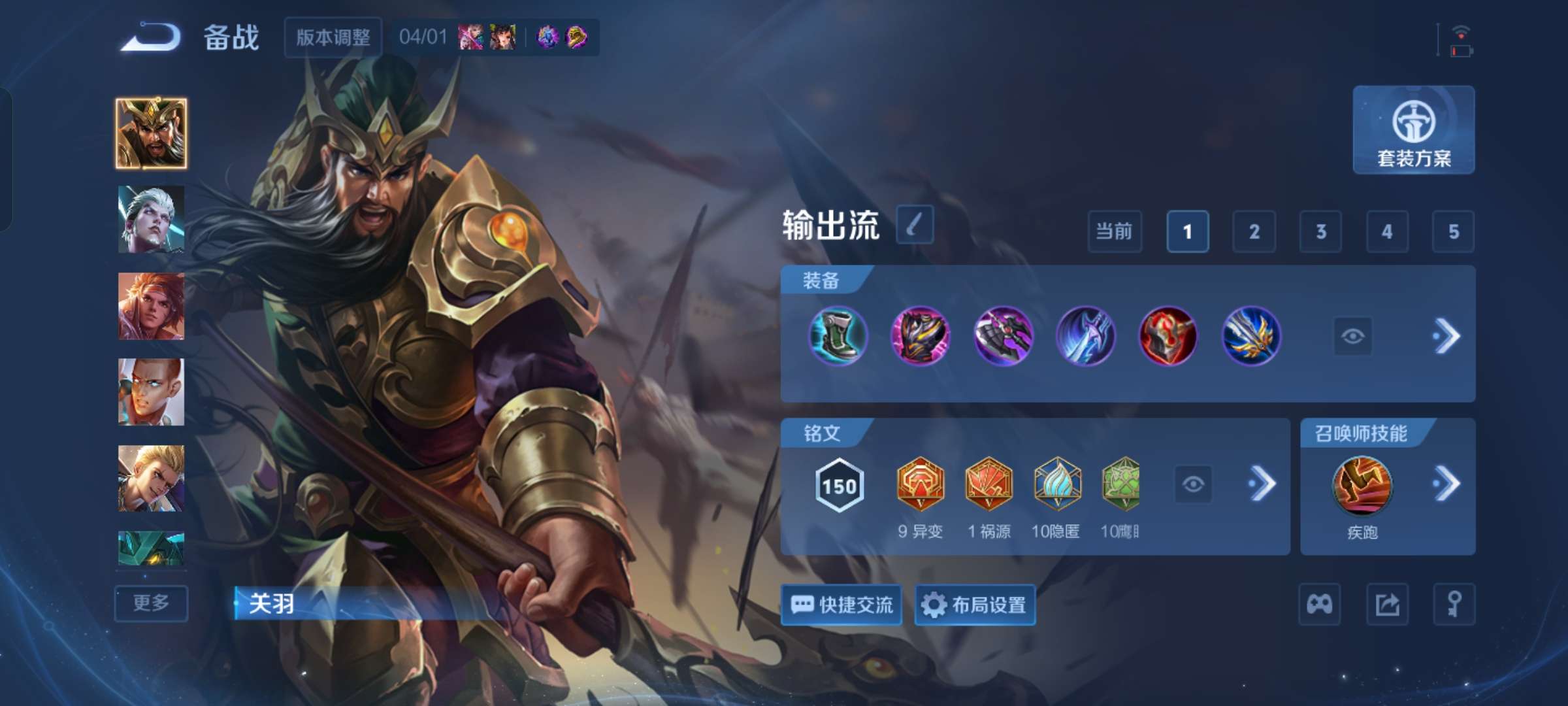Select the 当前 tab
Screen dimensions: 1568x706
point(1114,232)
